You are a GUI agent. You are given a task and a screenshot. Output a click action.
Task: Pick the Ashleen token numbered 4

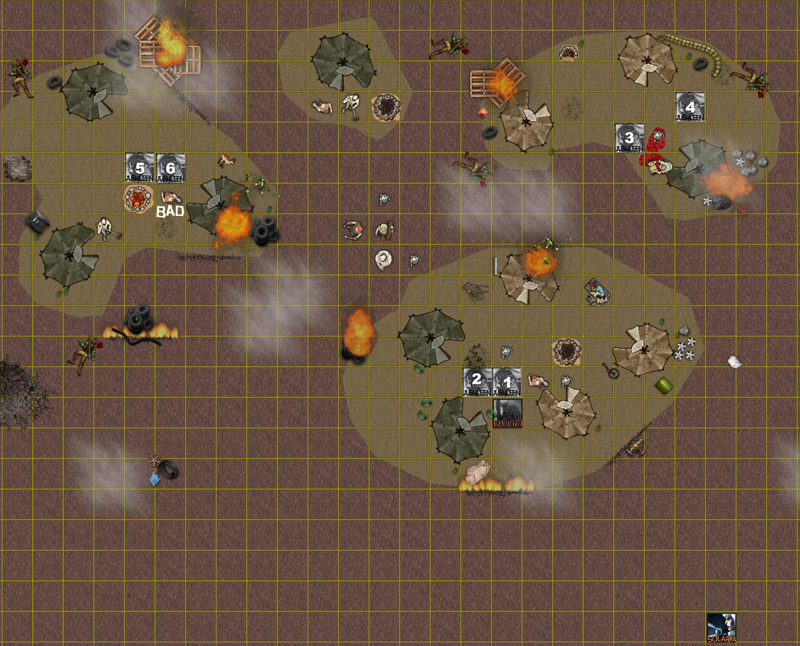690,106
